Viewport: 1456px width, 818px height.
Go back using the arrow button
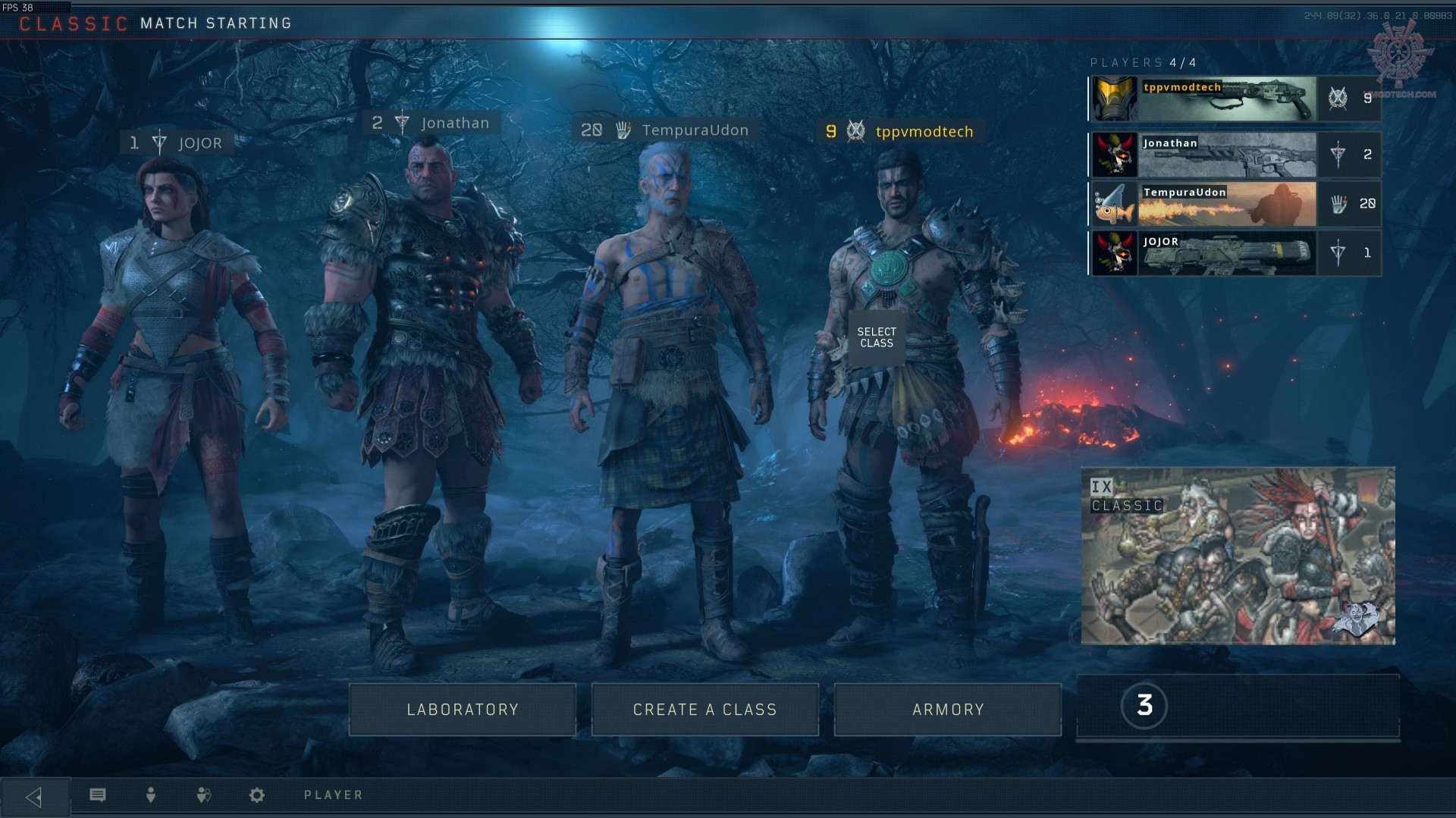[x=34, y=797]
